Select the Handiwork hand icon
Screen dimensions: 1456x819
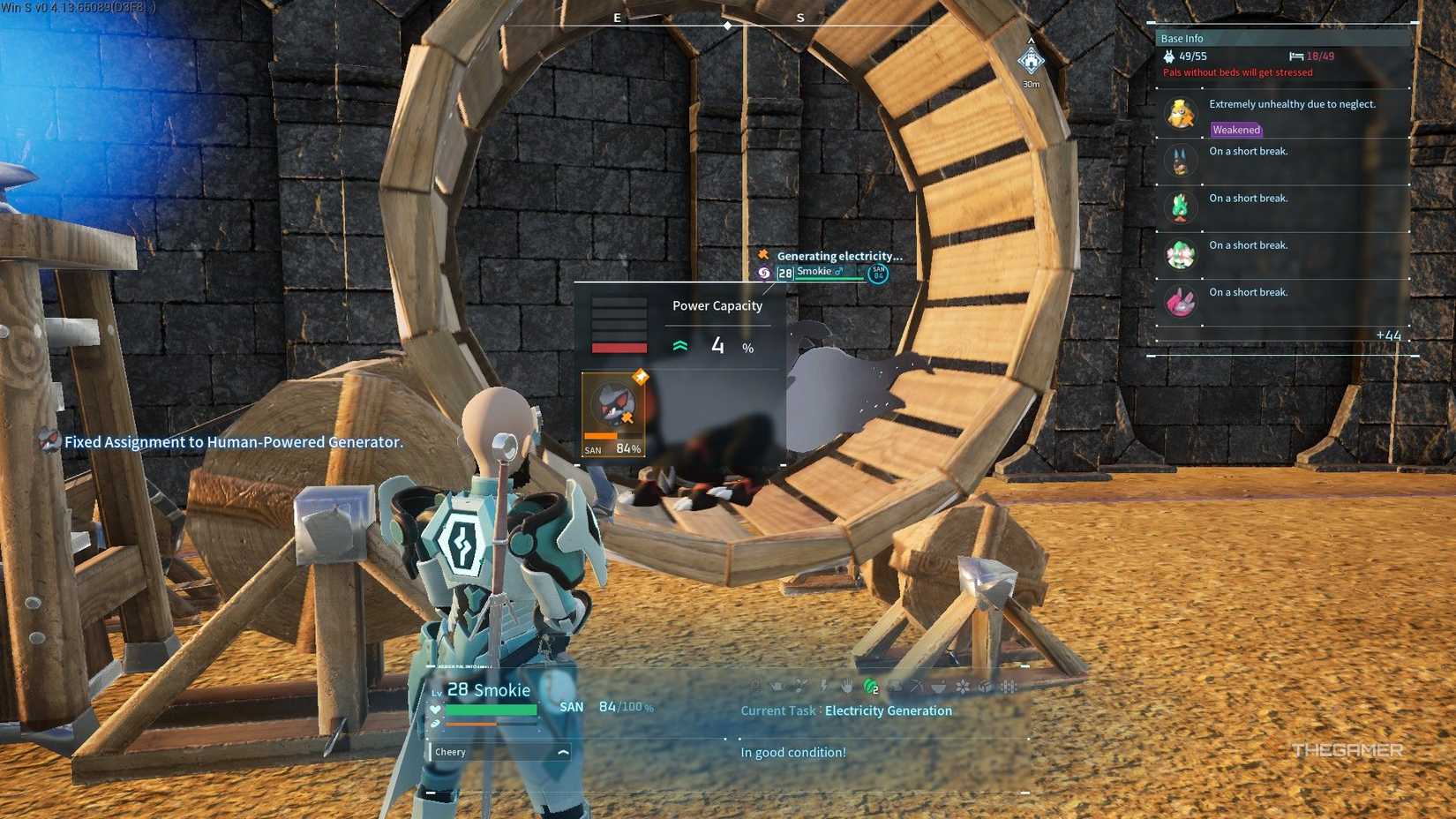847,686
